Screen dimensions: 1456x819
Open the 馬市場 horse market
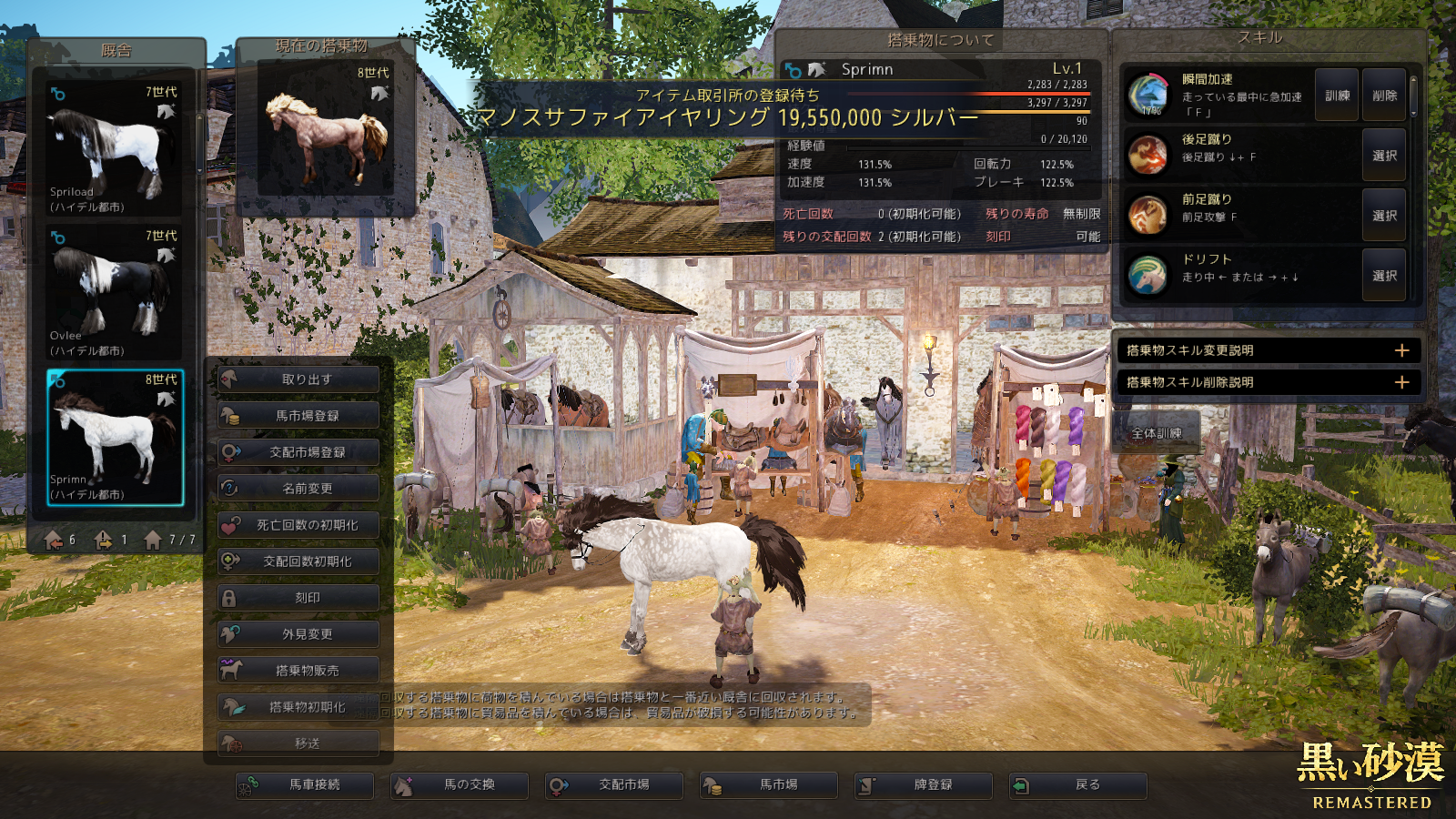[769, 784]
